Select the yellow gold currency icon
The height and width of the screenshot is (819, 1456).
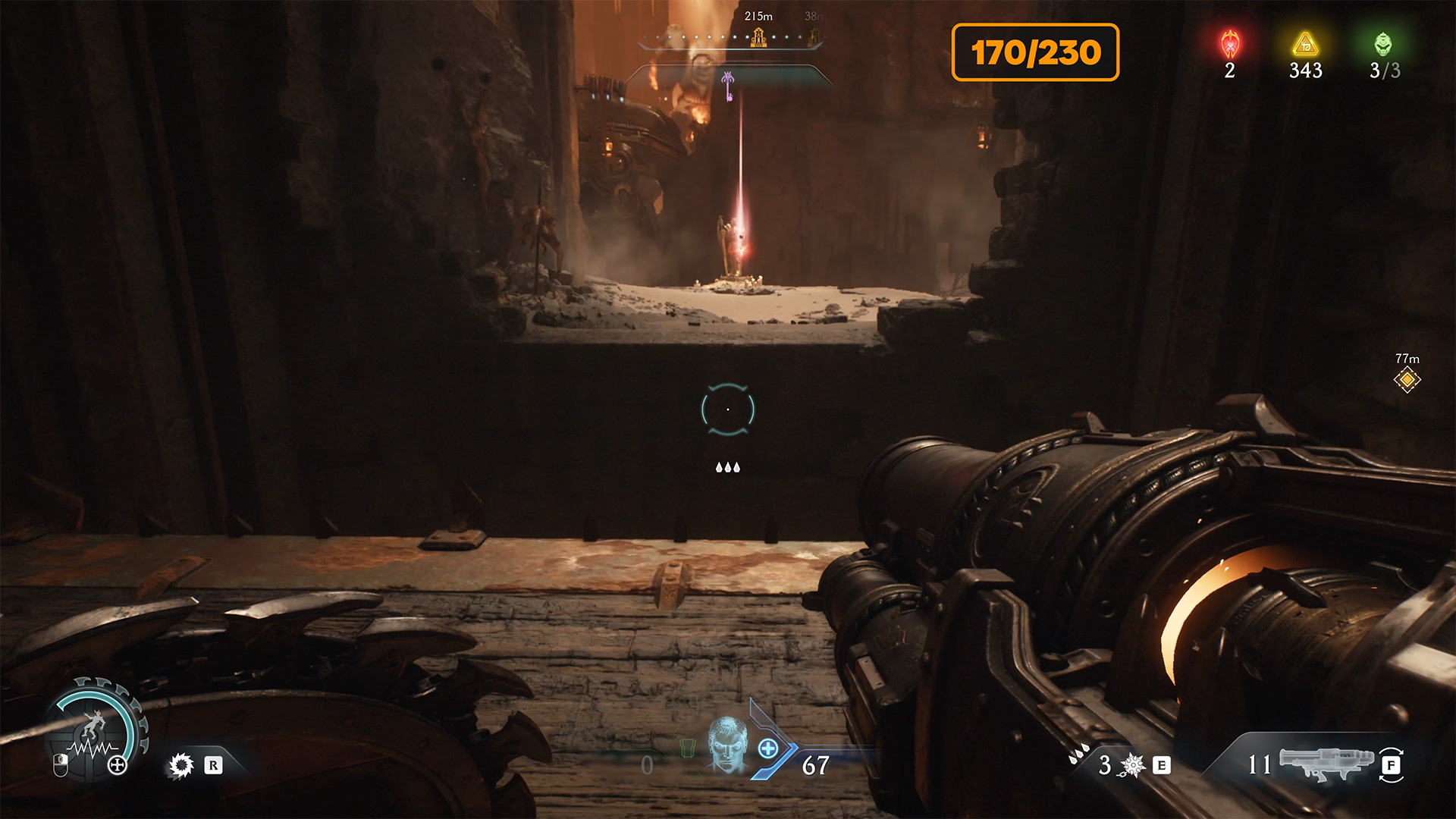click(x=1305, y=45)
